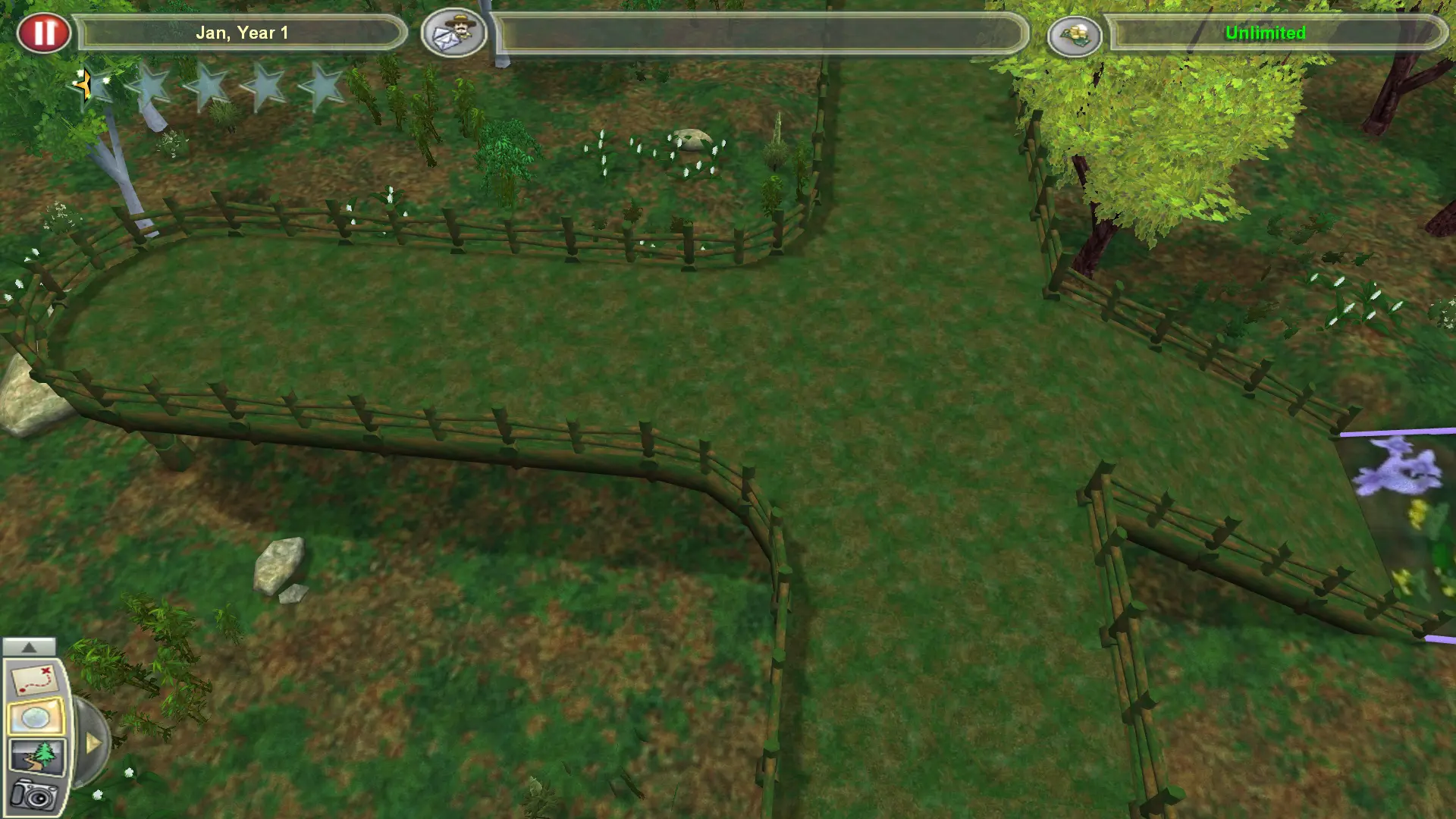1456x819 pixels.
Task: Click the Jan, Year 1 date bar
Action: click(243, 33)
